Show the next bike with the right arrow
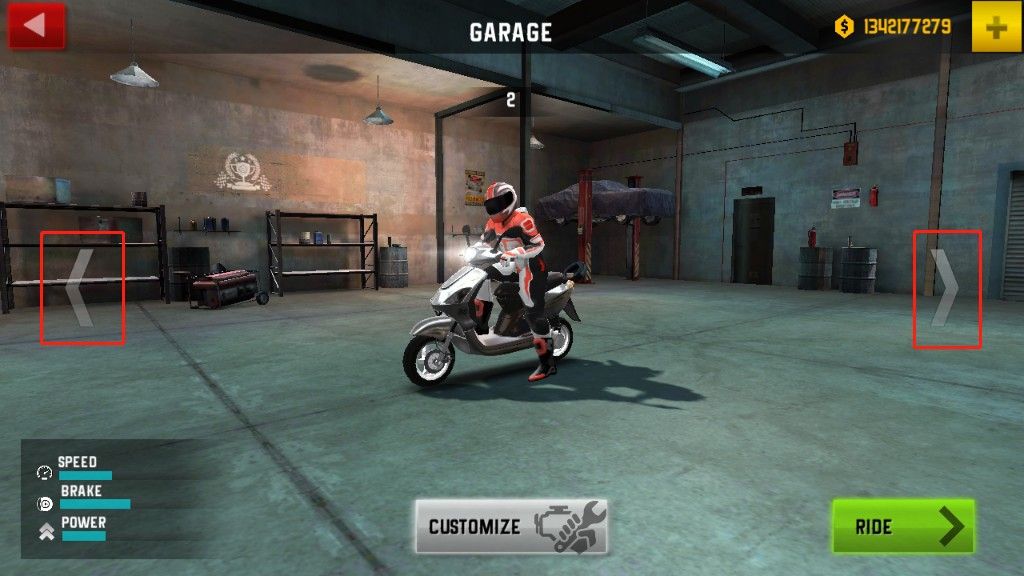 (946, 289)
